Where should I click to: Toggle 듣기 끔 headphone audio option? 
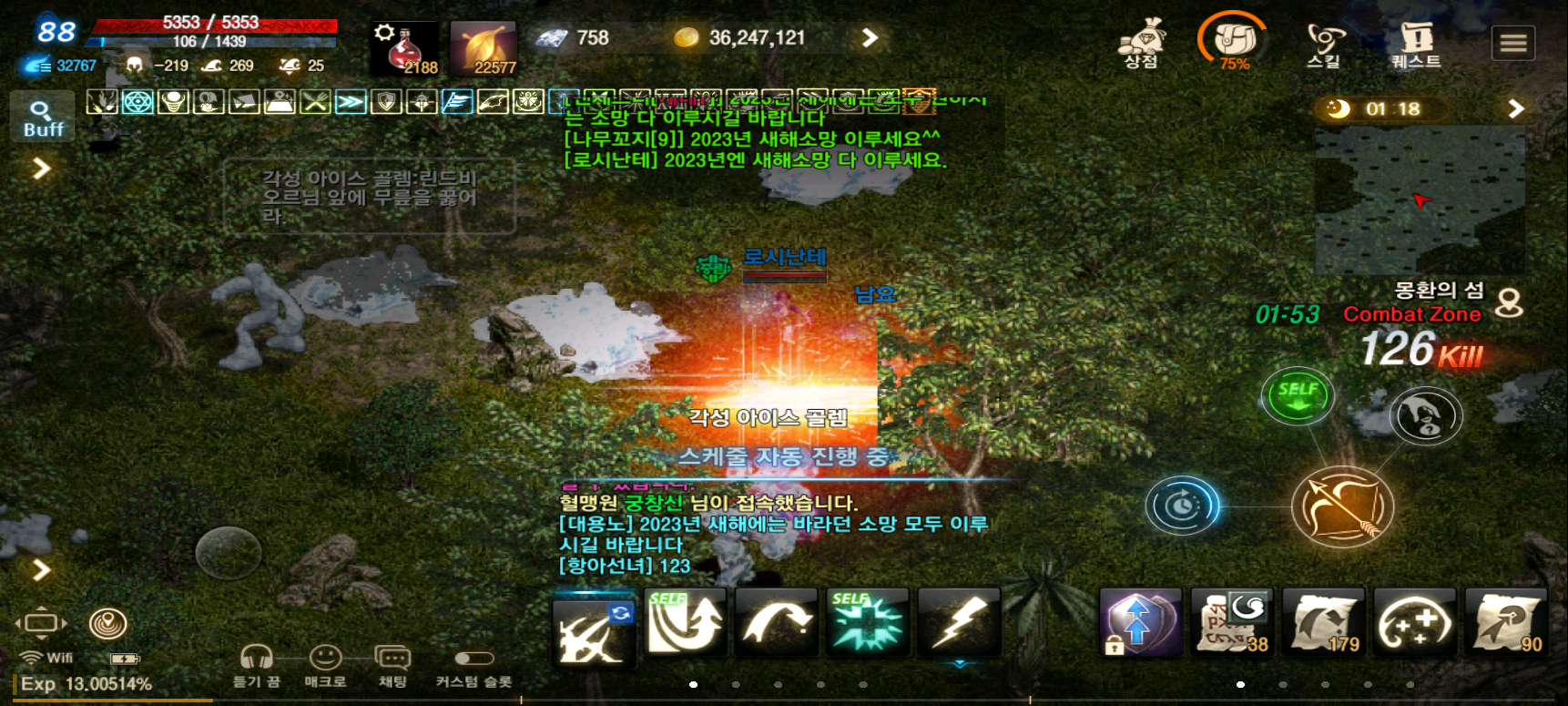tap(258, 659)
